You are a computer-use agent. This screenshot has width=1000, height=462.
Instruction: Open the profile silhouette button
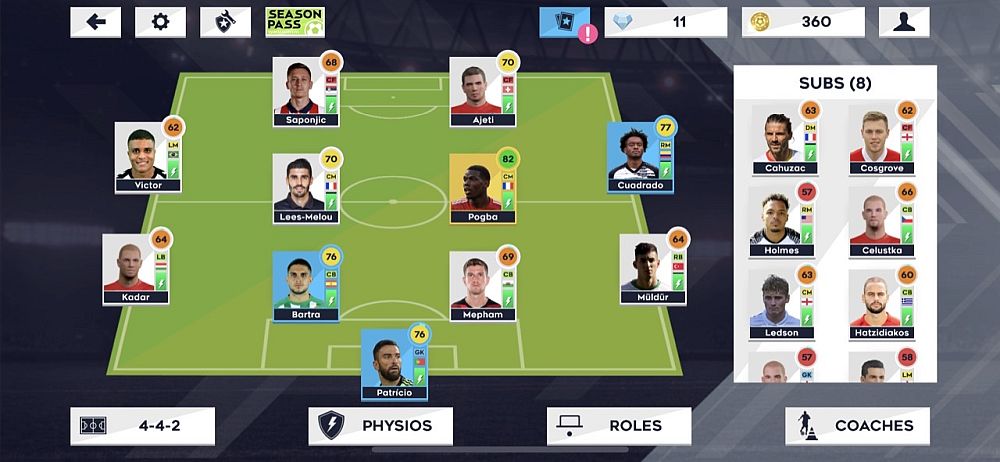904,22
